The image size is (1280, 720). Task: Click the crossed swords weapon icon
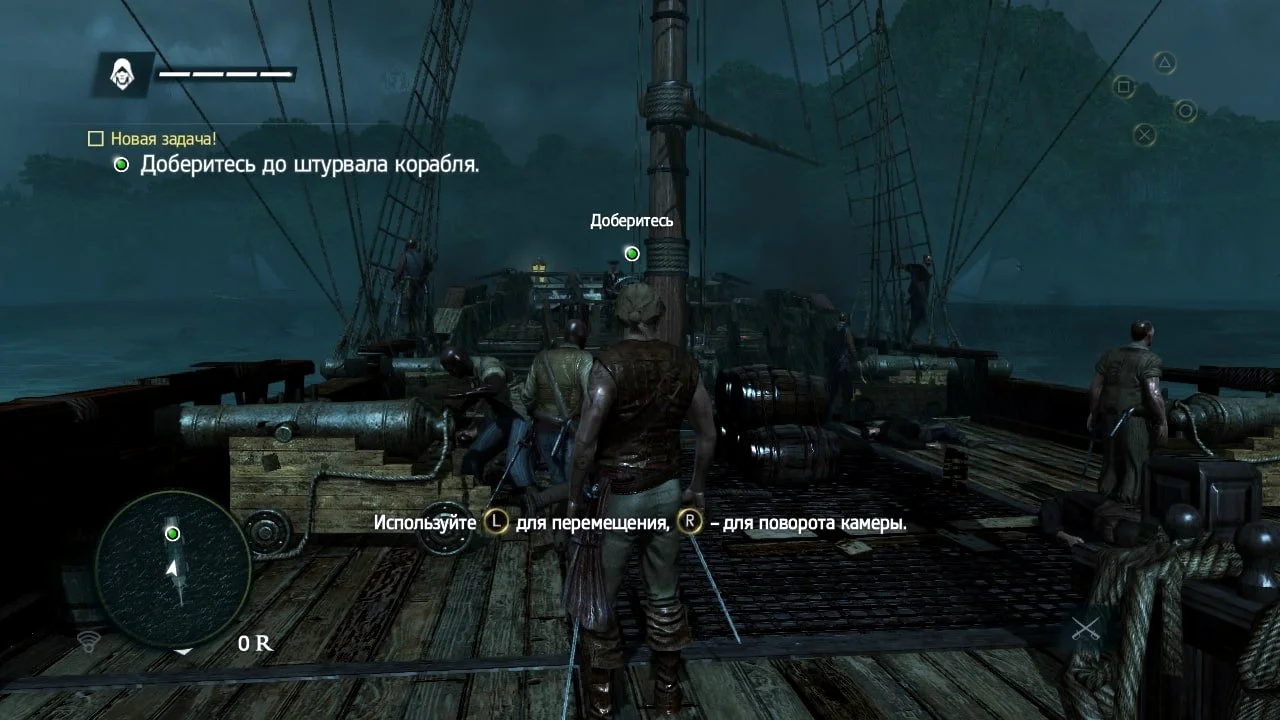(1085, 629)
